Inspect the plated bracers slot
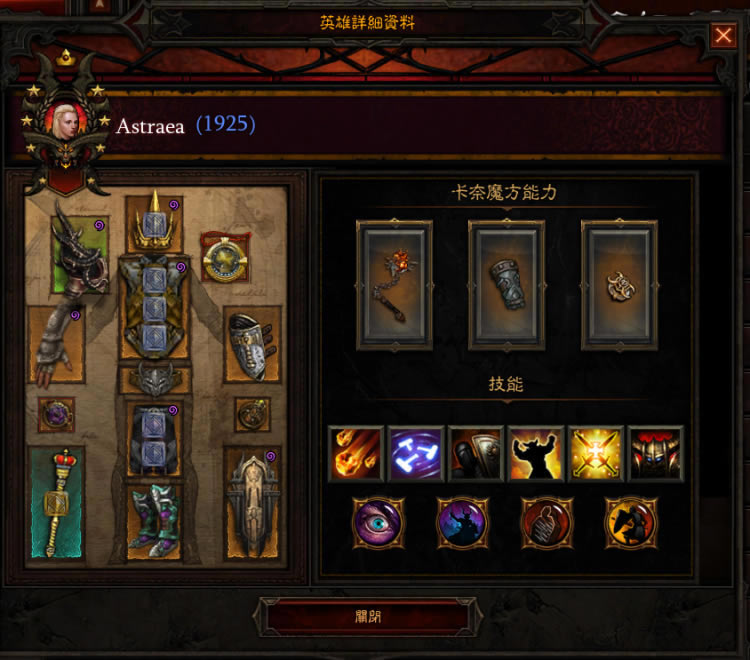Viewport: 750px width, 660px height. (x=251, y=345)
